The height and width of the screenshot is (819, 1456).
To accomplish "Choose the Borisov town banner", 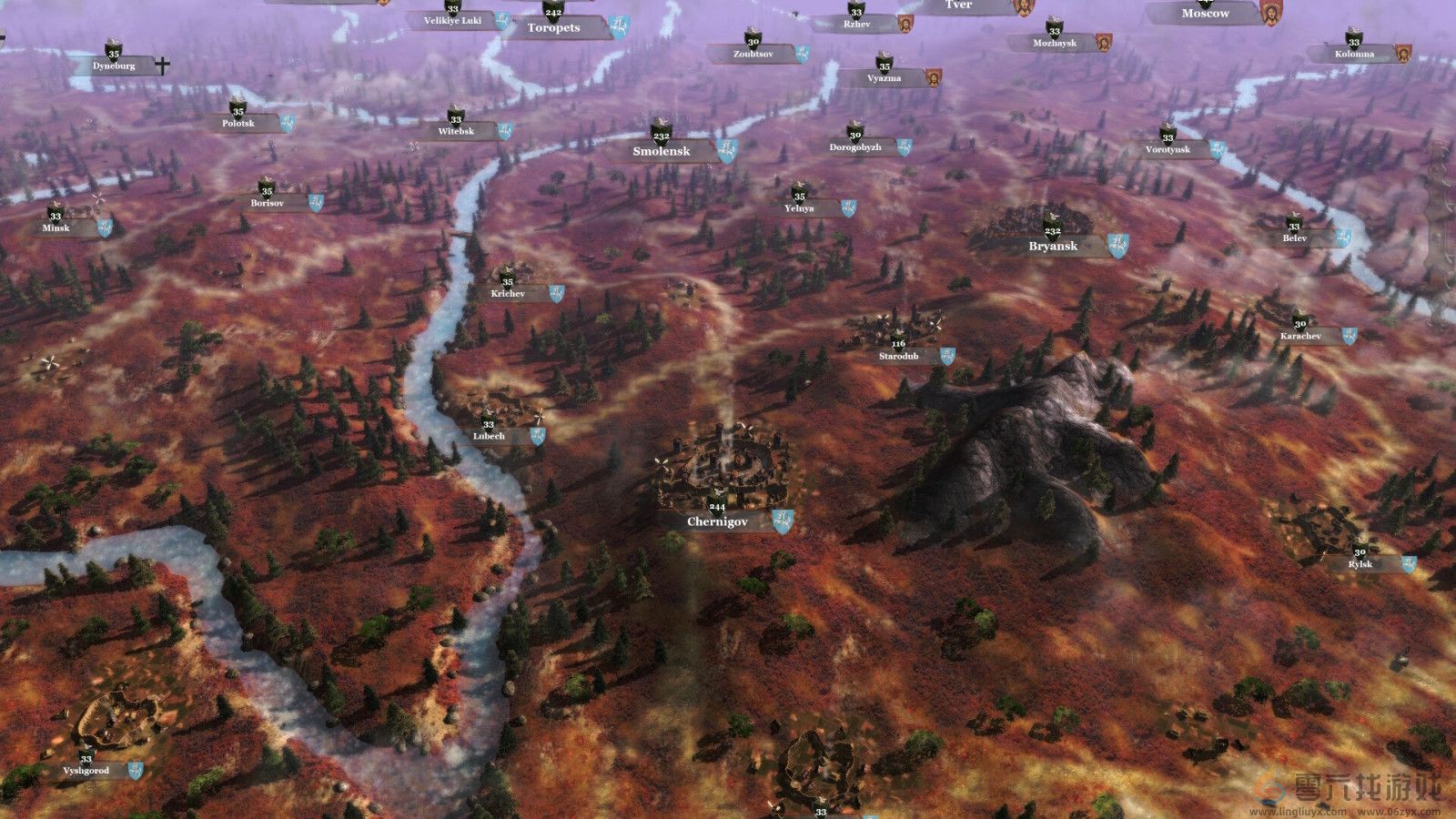I will coord(267,204).
